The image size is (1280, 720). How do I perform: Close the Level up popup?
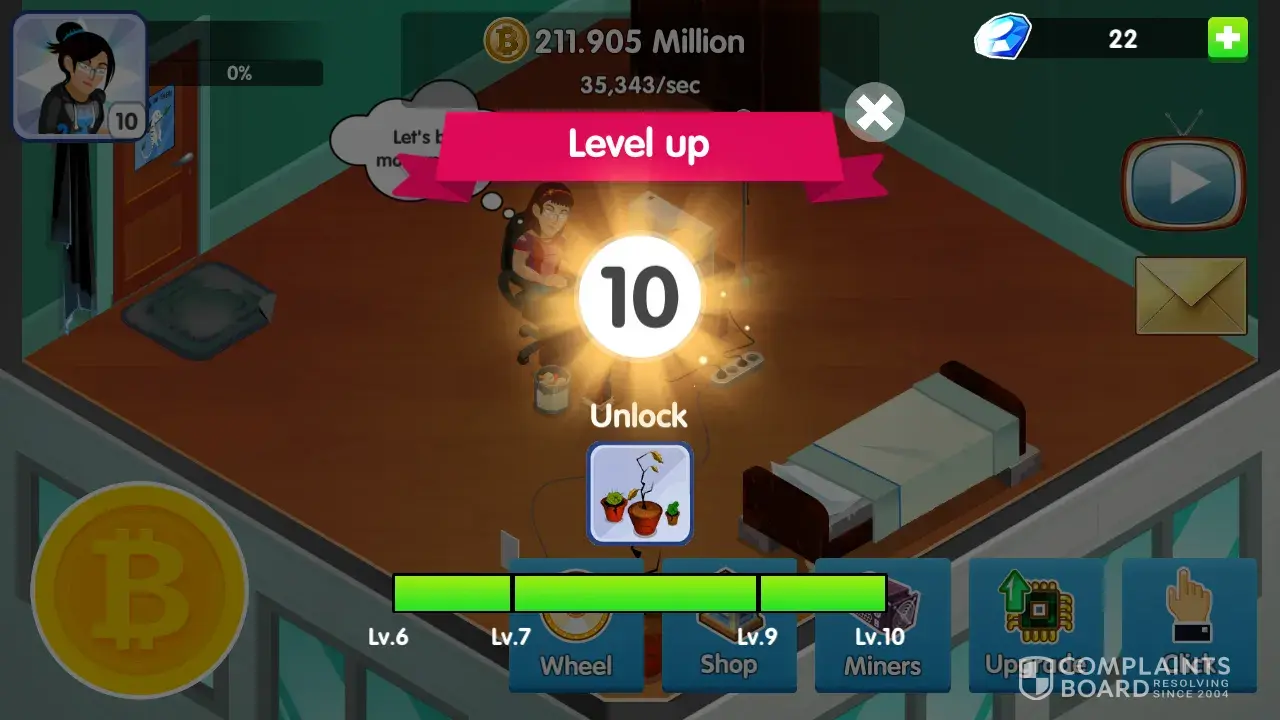tap(874, 113)
